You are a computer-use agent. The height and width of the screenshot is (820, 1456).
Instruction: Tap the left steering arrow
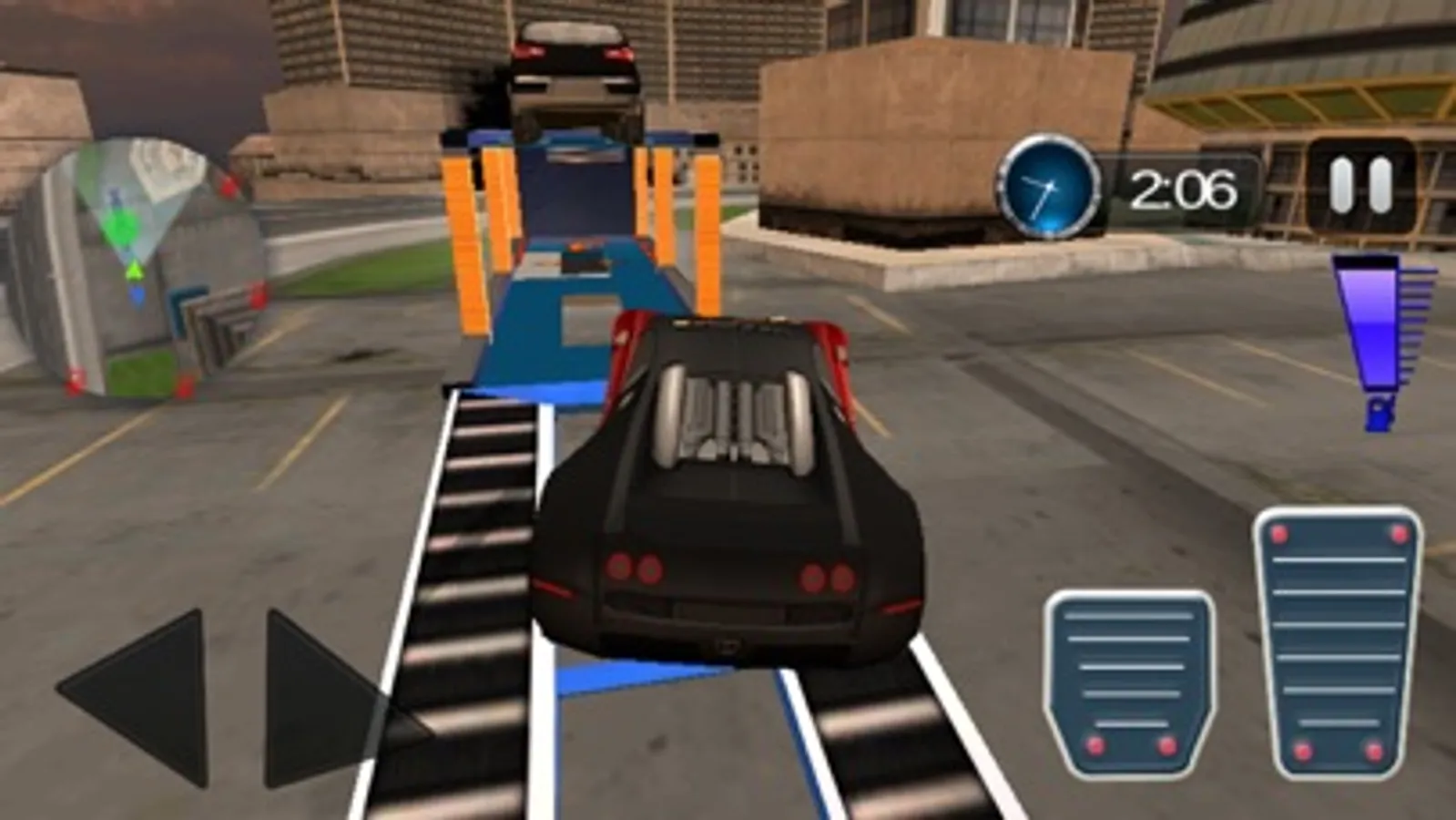coord(141,697)
